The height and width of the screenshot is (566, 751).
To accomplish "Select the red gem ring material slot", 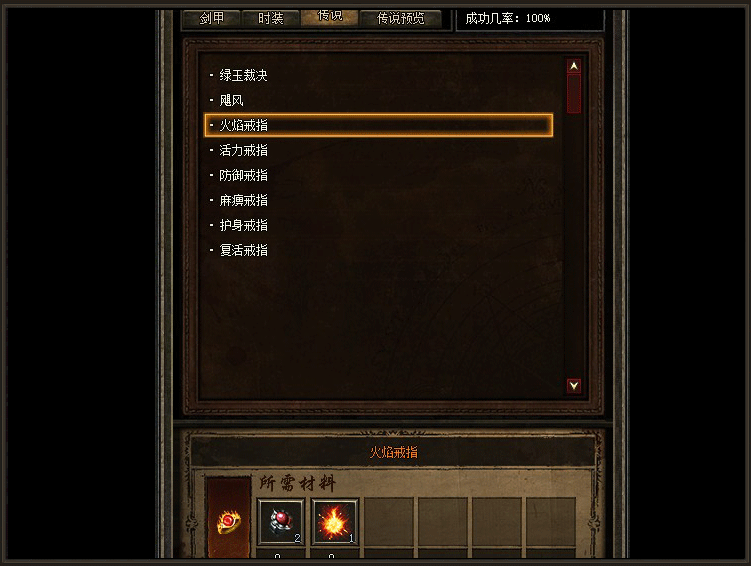I will tap(281, 522).
